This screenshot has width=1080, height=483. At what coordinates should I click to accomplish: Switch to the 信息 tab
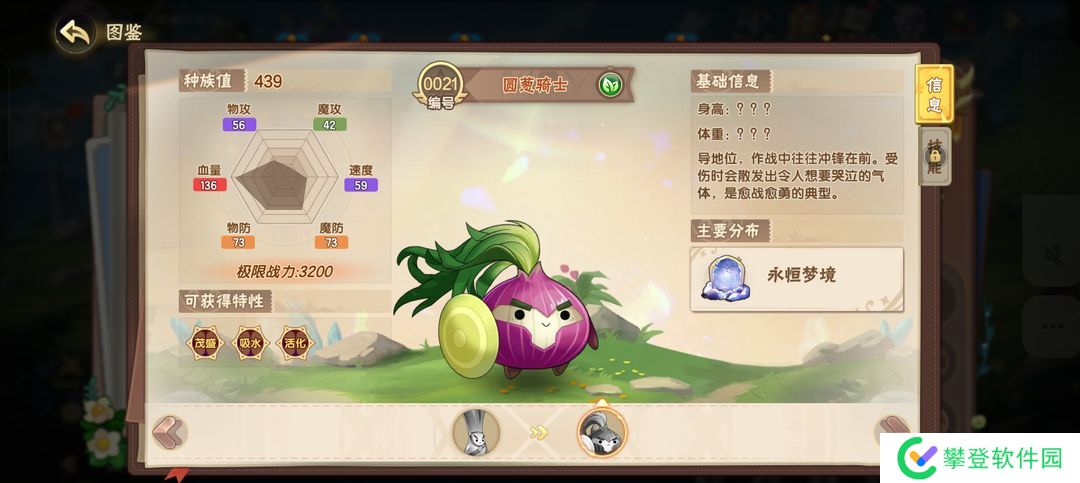934,94
